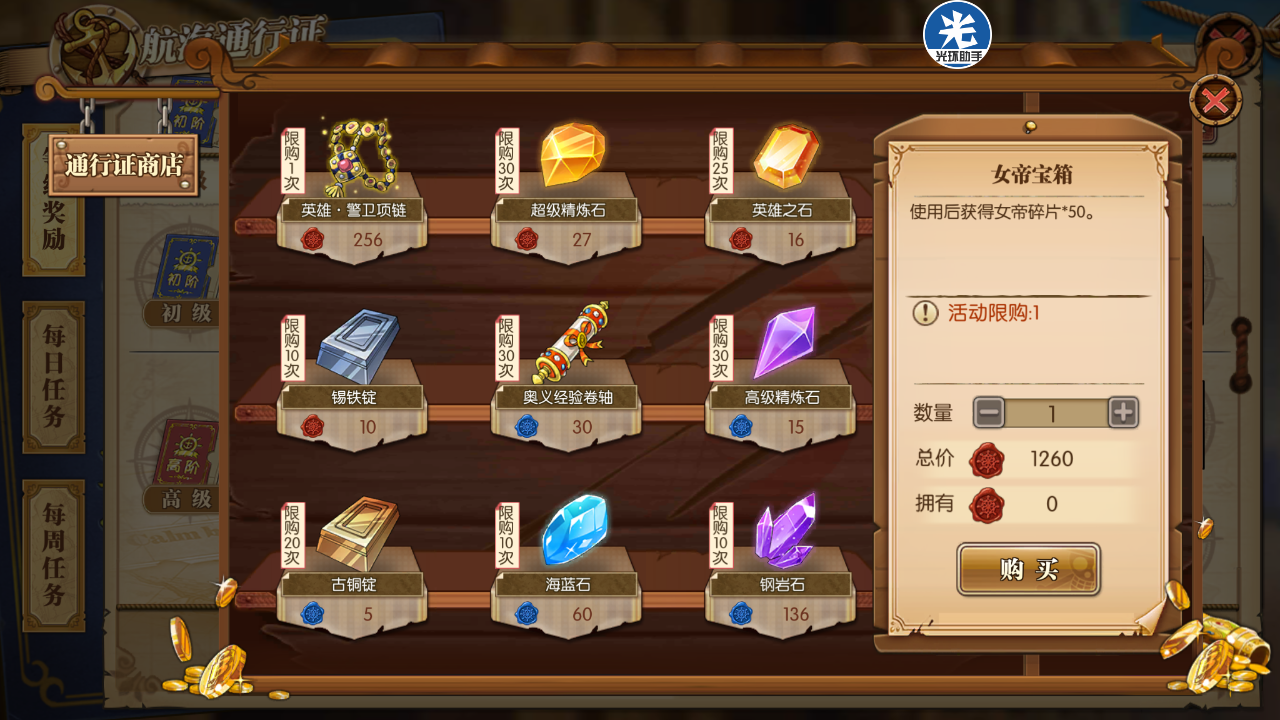Close the shop window with the red X
The height and width of the screenshot is (720, 1280).
[x=1215, y=101]
